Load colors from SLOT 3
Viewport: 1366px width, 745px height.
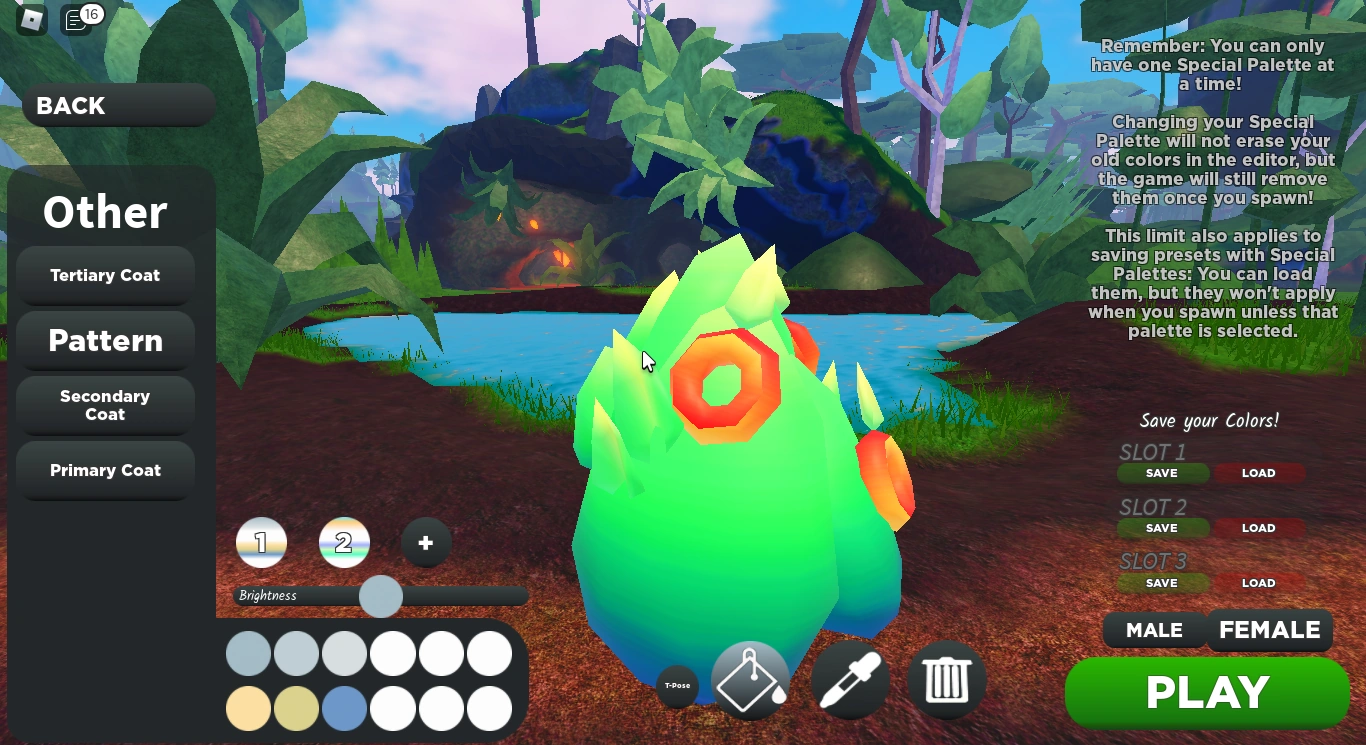pos(1258,583)
